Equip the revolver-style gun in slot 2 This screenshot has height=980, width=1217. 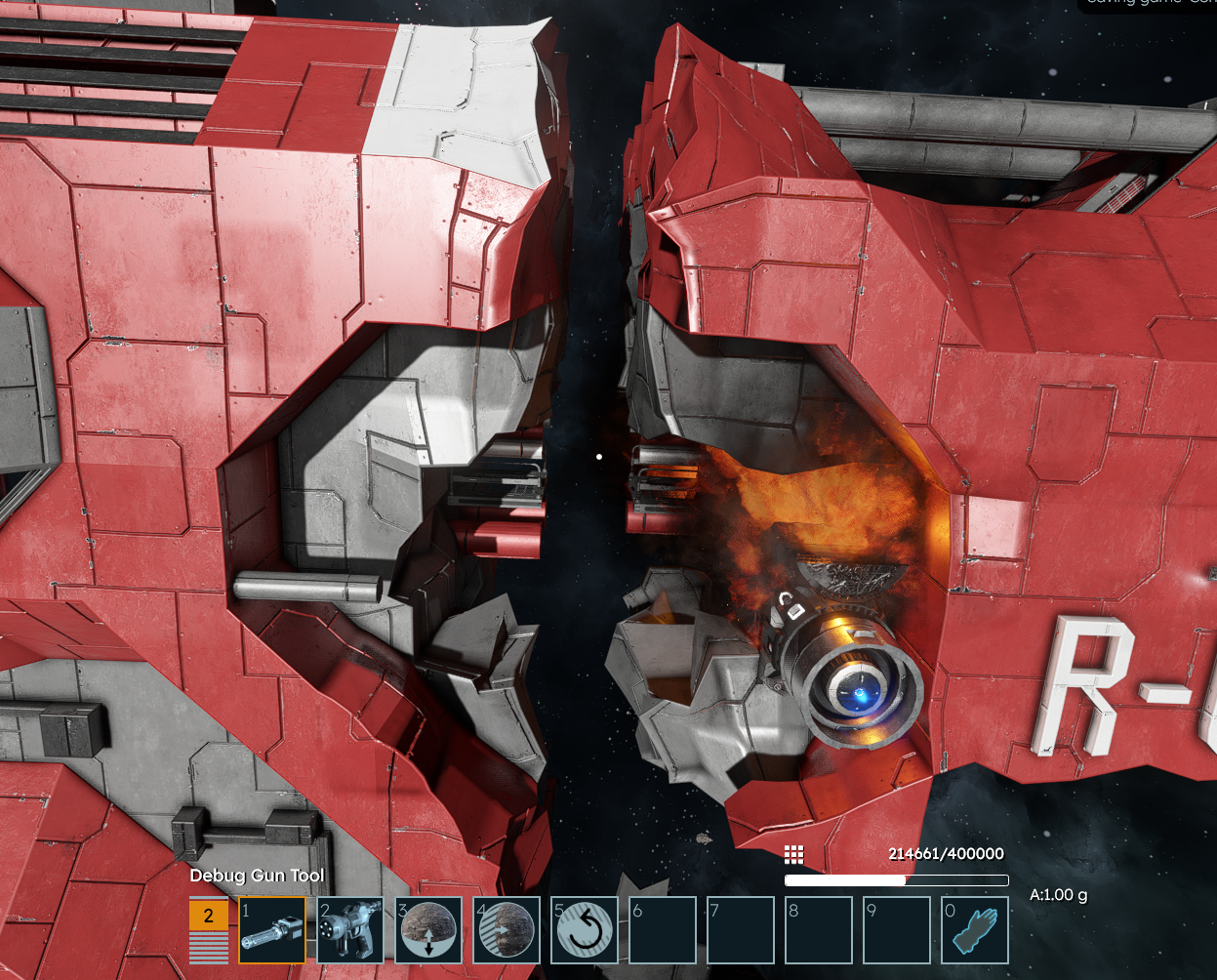click(349, 930)
